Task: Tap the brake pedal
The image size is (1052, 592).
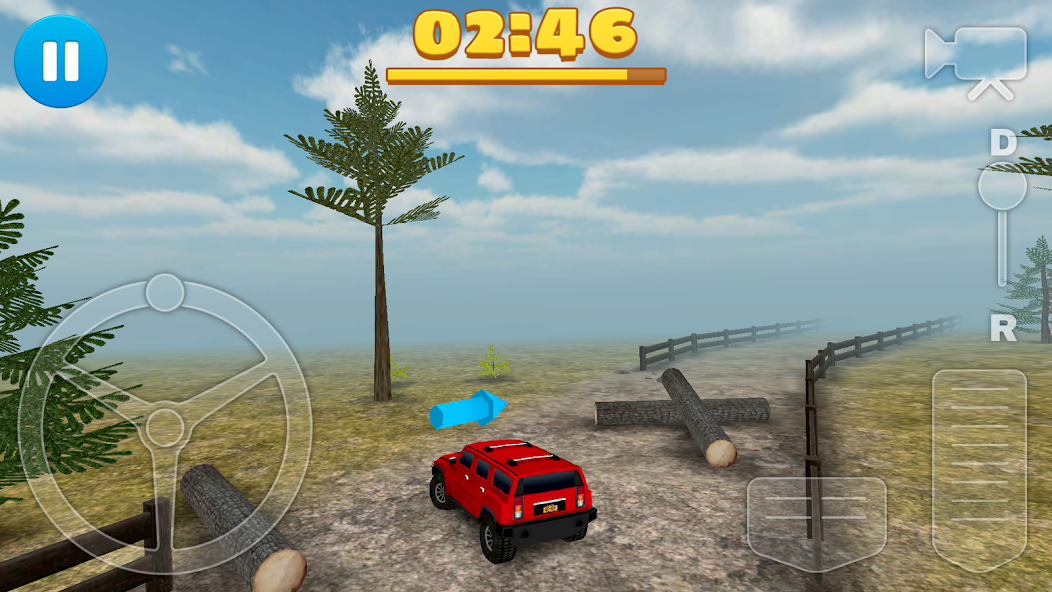Action: coord(816,522)
